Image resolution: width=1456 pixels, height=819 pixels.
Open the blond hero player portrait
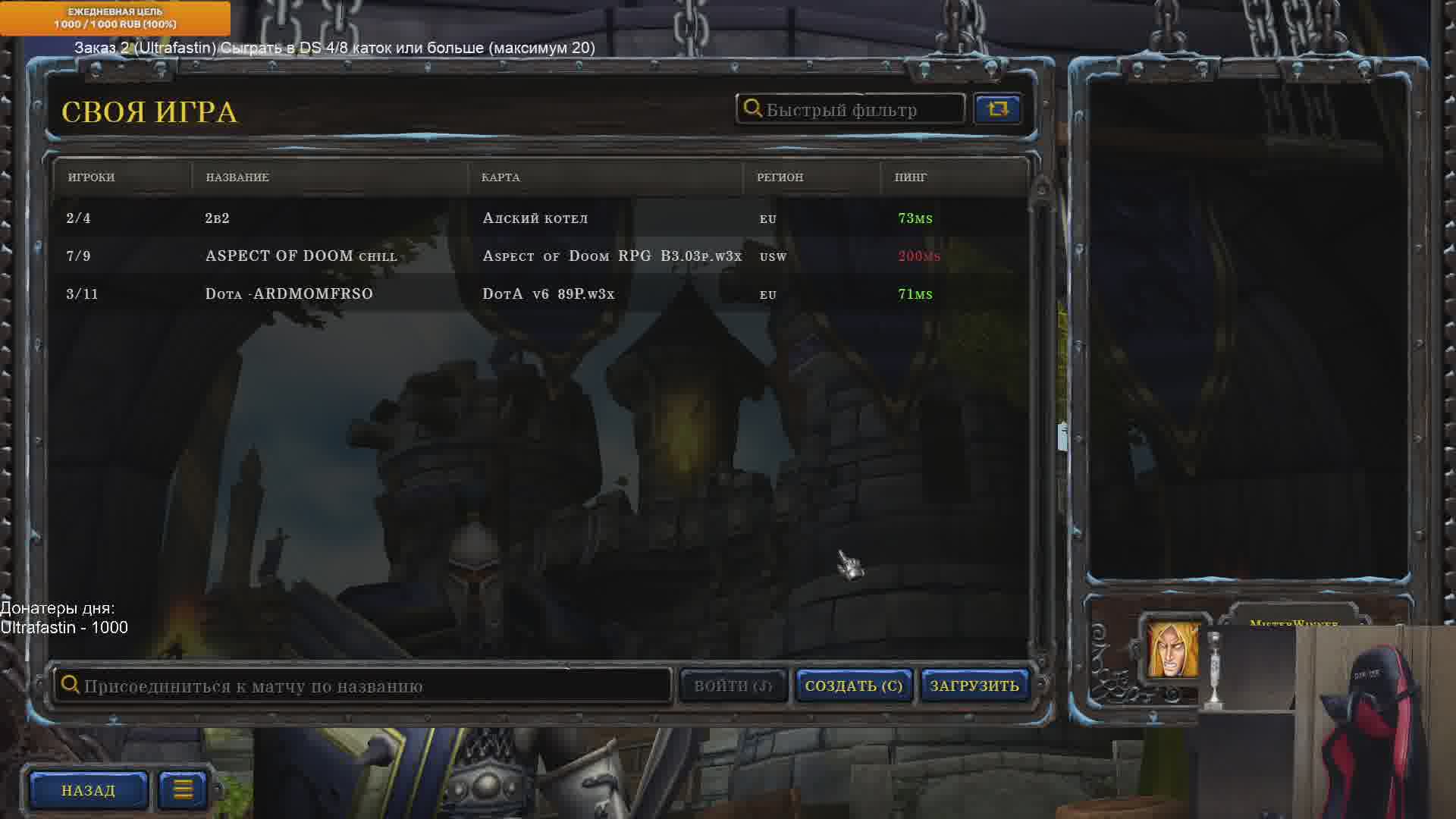[1173, 650]
